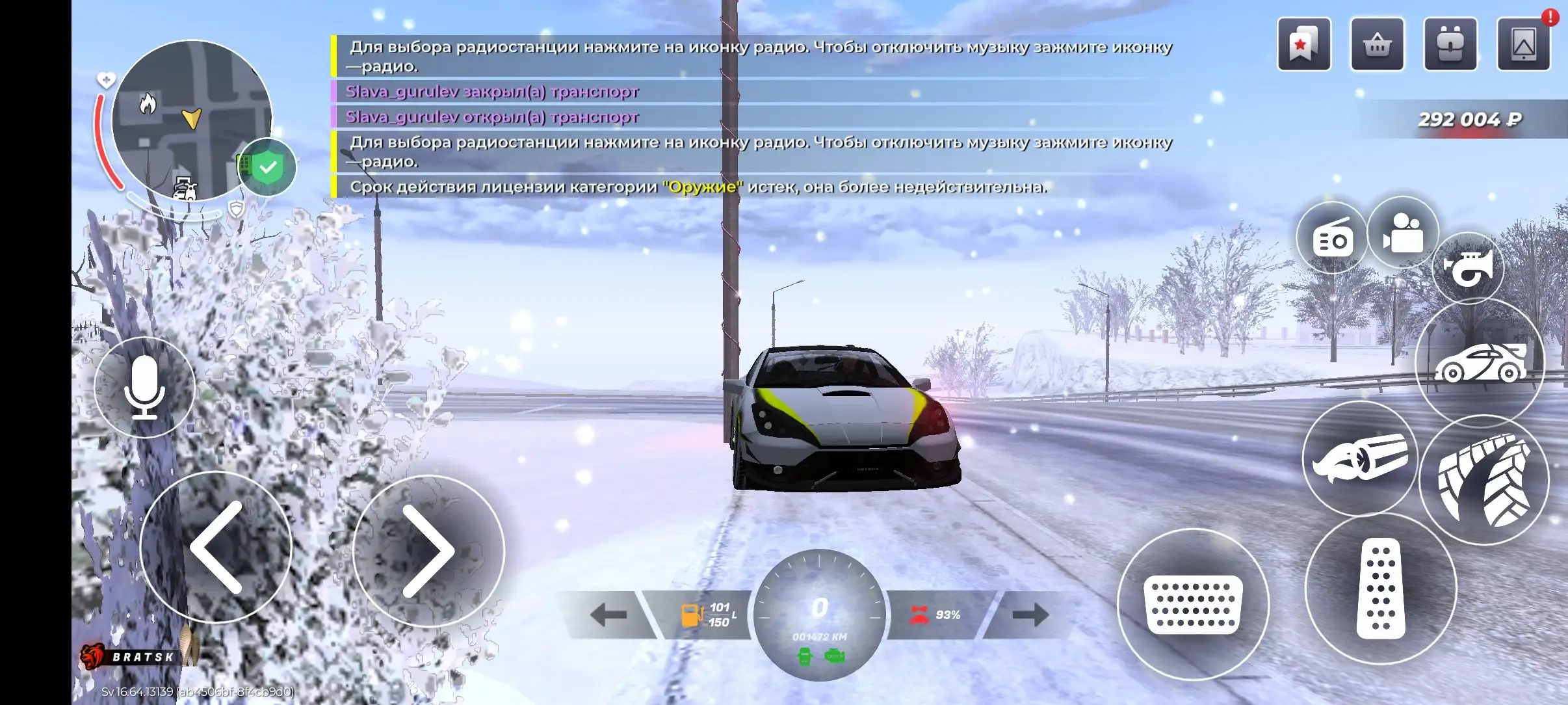Viewport: 1568px width, 705px height.
Task: Hit the wide brake pedal
Action: click(1193, 605)
